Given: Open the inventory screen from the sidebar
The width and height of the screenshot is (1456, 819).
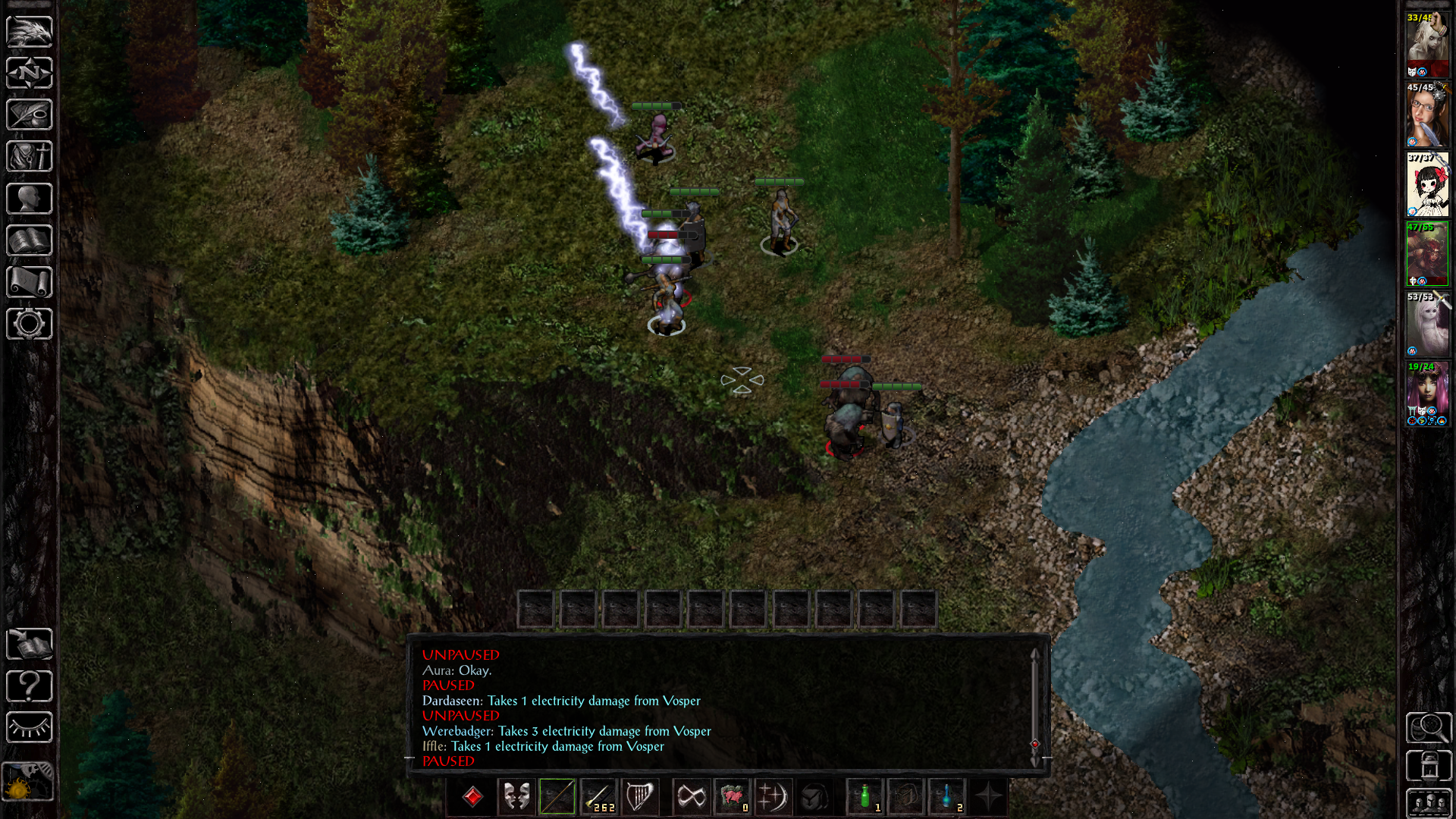Looking at the screenshot, I should [x=29, y=156].
